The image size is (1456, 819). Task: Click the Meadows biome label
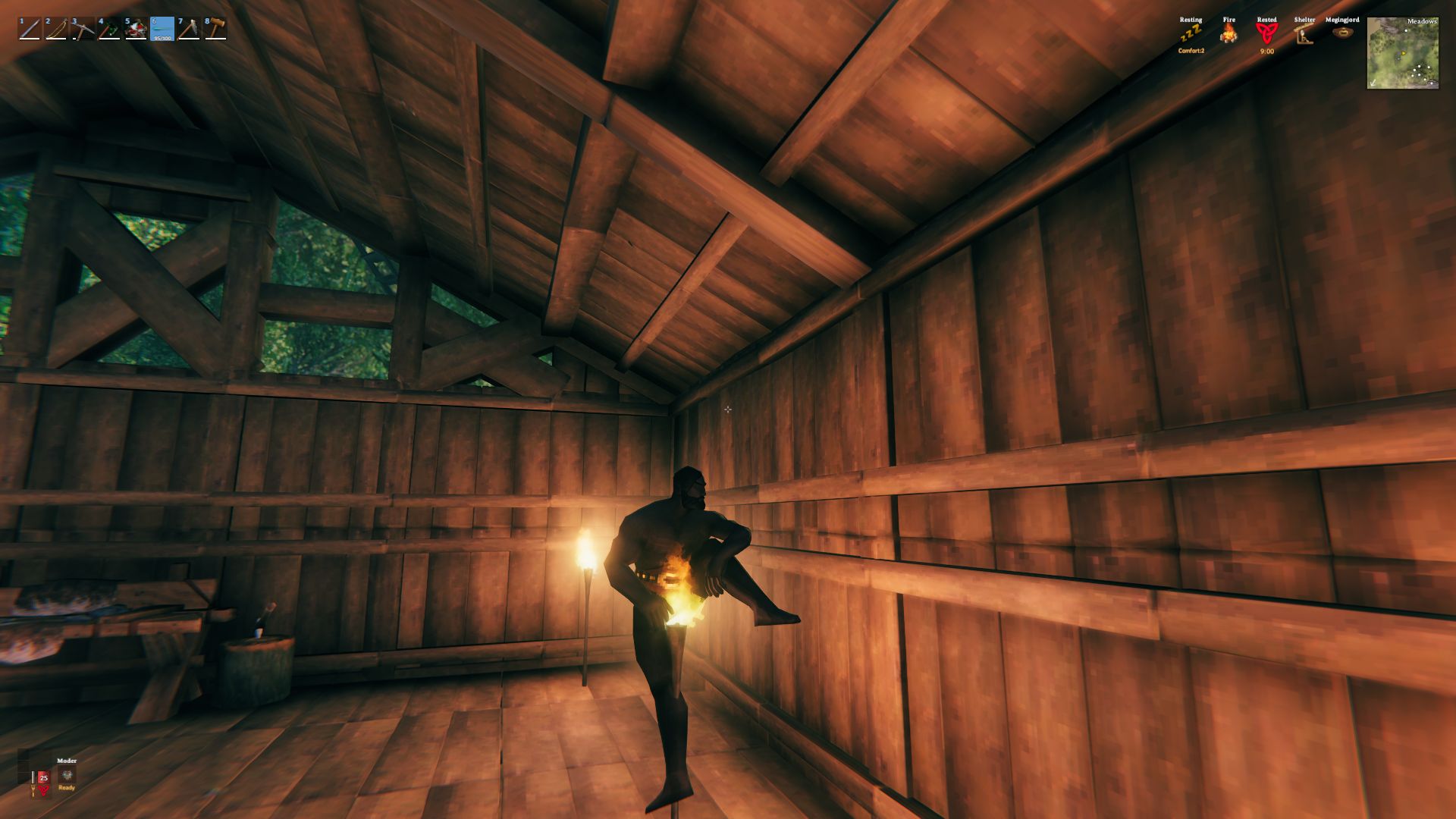[1422, 22]
